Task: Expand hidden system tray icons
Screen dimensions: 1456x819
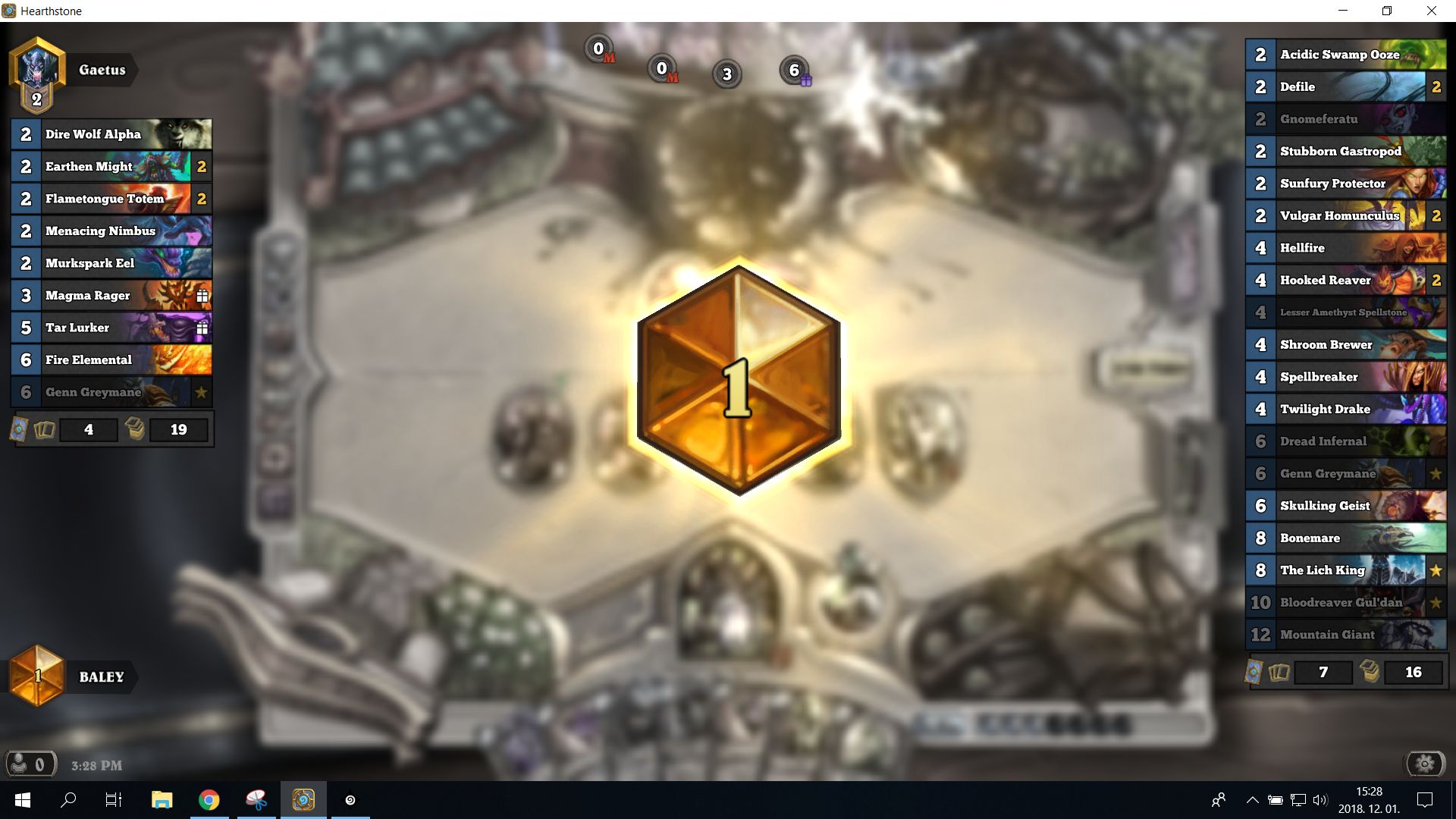Action: pyautogui.click(x=1252, y=799)
